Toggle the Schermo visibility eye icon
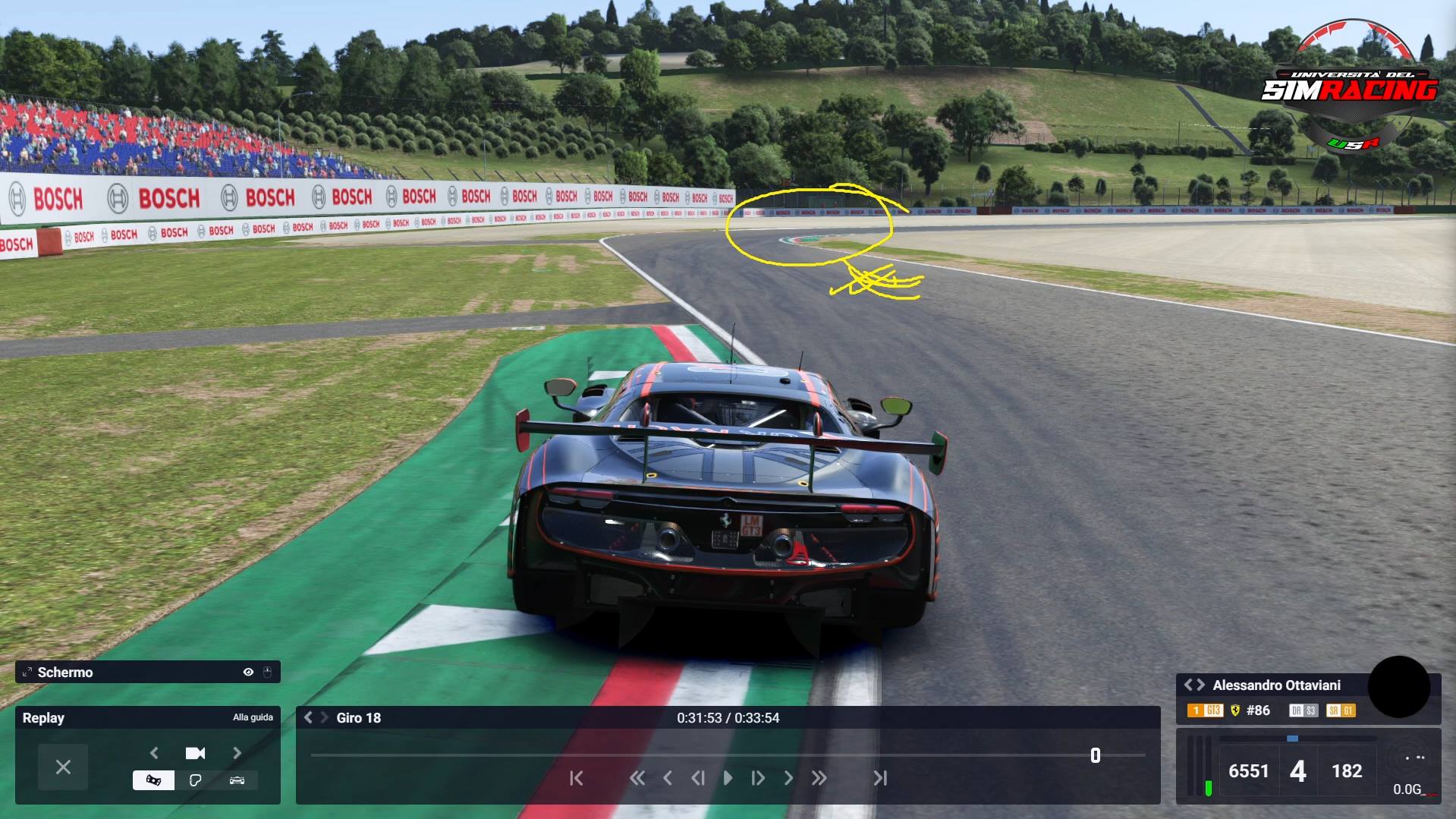This screenshot has height=819, width=1456. (x=248, y=673)
